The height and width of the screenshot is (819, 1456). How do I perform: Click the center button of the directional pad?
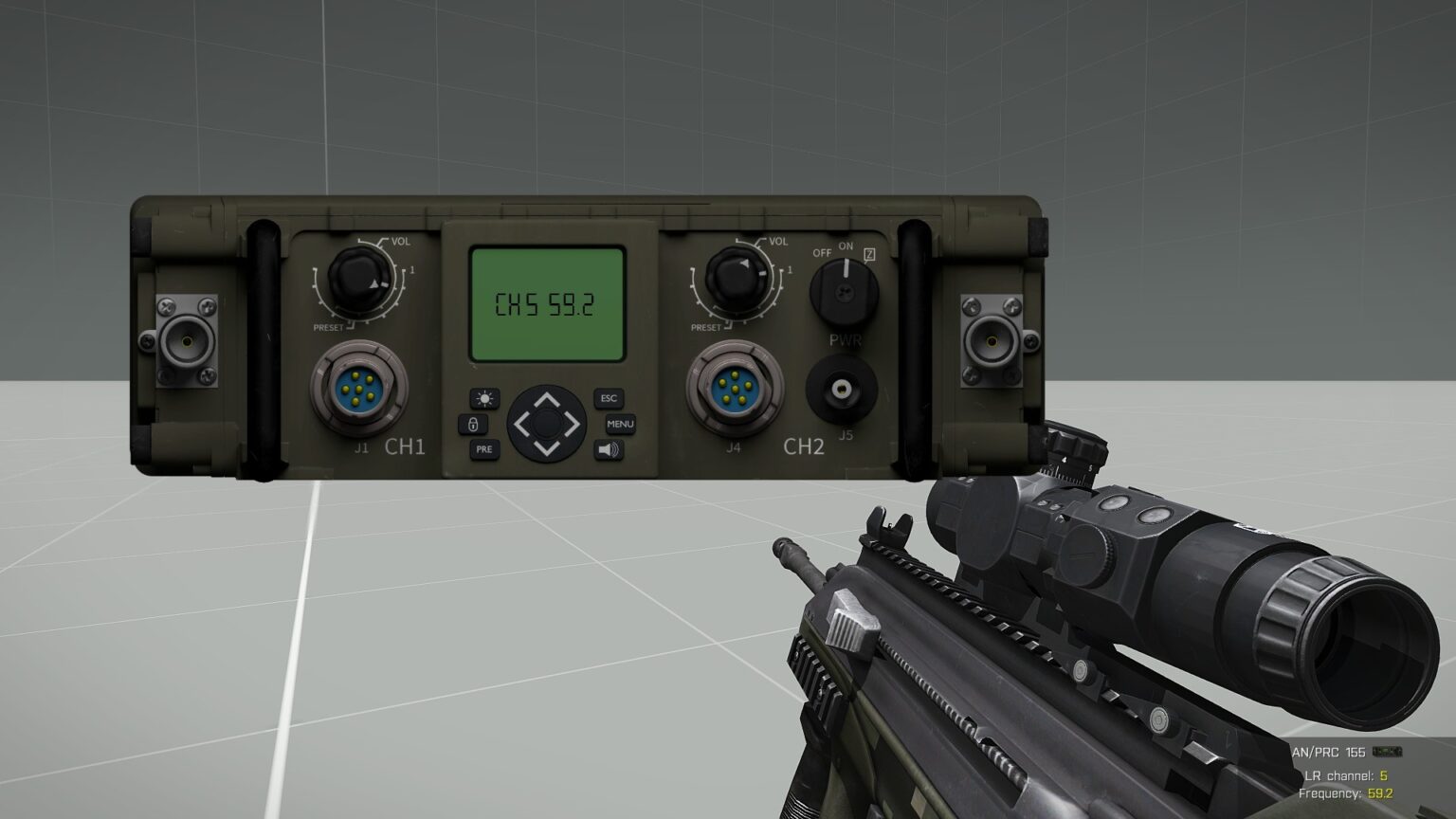[x=546, y=423]
